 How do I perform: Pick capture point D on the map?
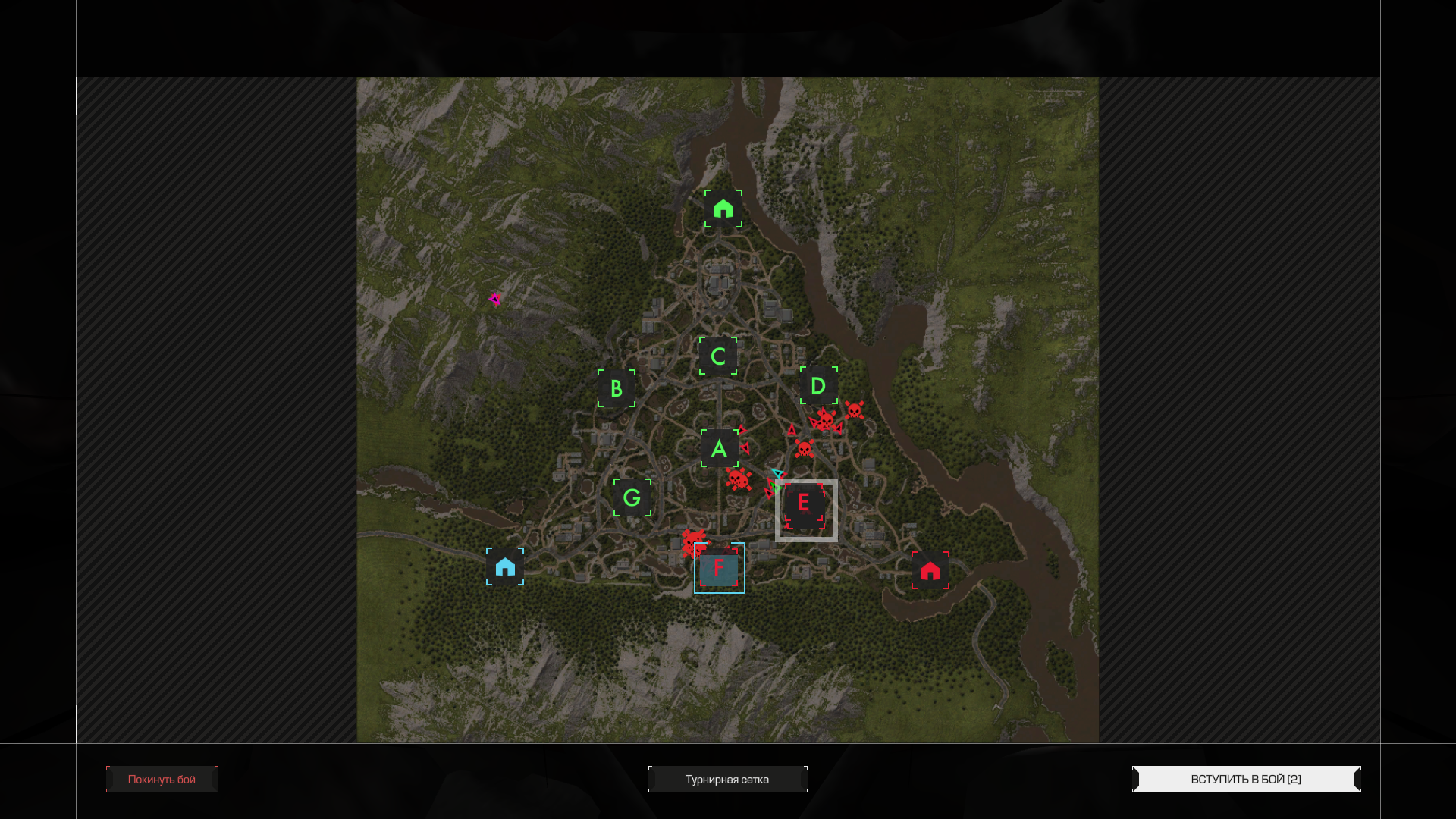[818, 386]
